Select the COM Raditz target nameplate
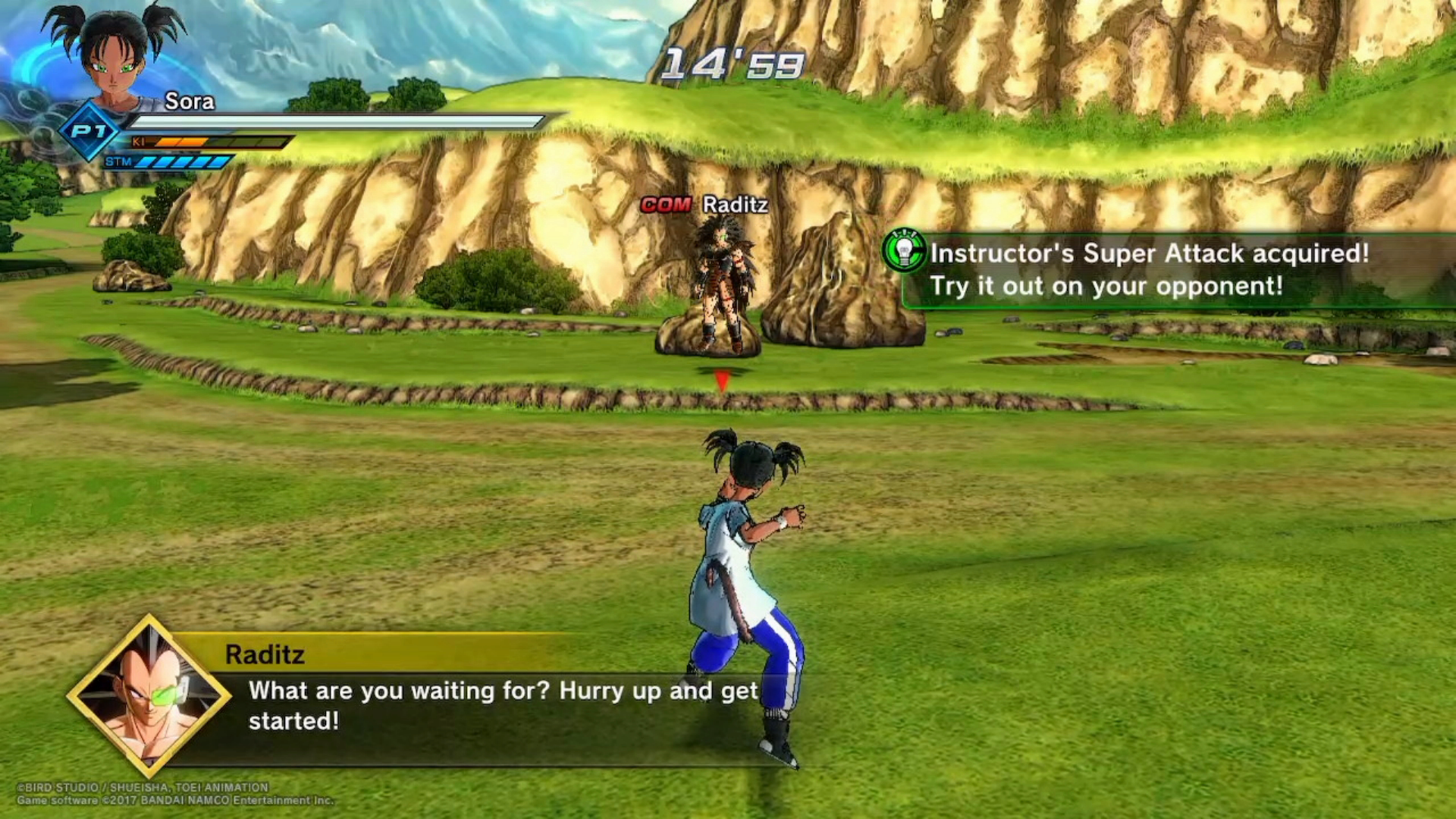The height and width of the screenshot is (819, 1456). tap(704, 205)
